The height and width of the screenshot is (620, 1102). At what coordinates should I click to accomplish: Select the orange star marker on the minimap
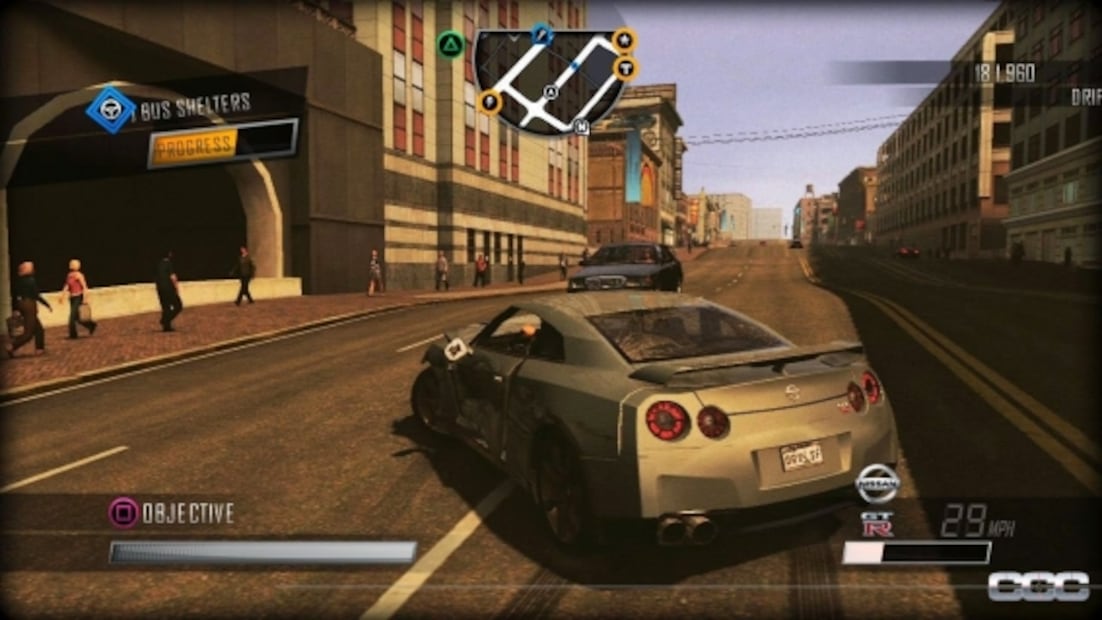(x=624, y=40)
